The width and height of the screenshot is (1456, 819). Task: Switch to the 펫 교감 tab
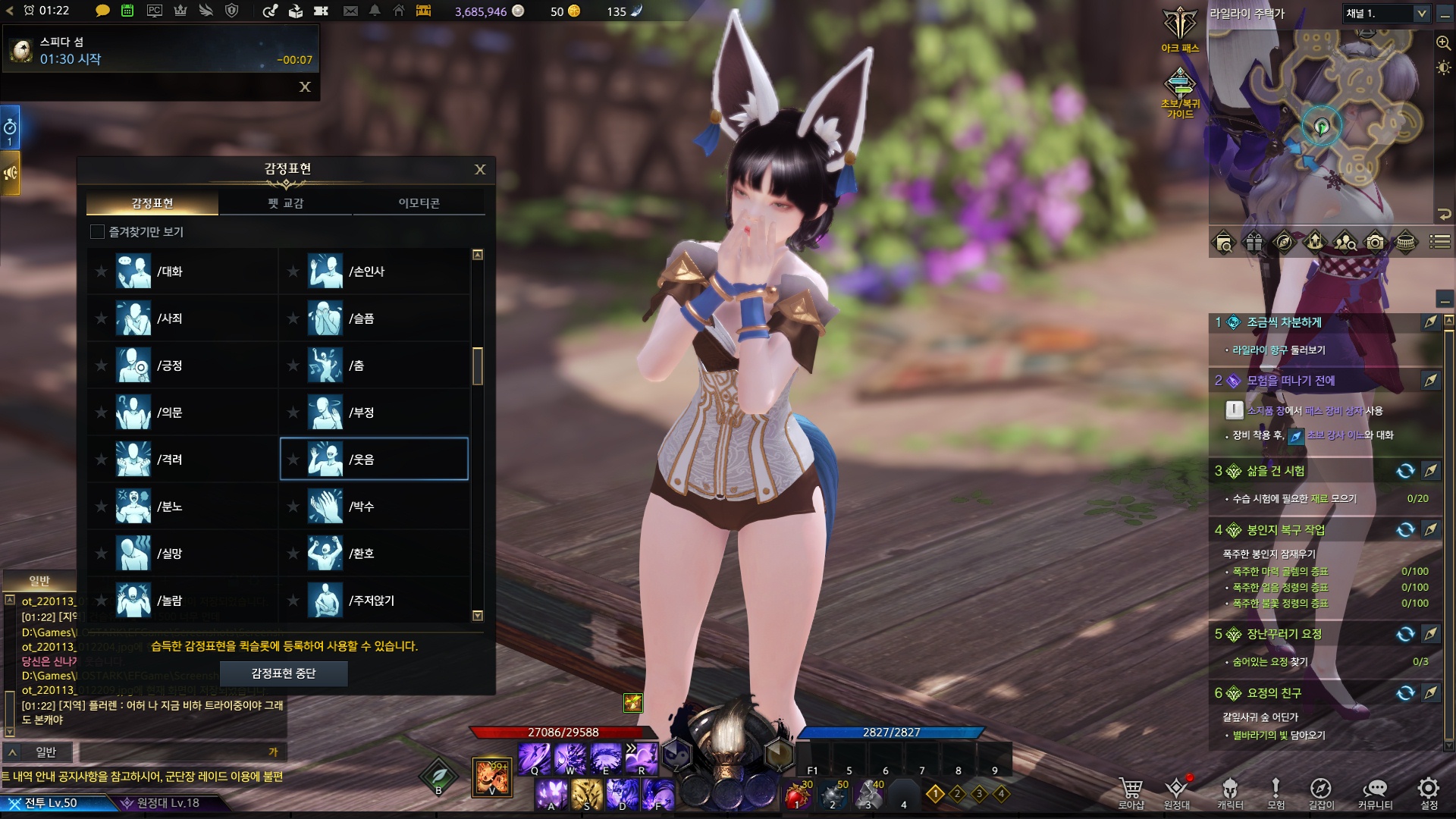coord(285,203)
